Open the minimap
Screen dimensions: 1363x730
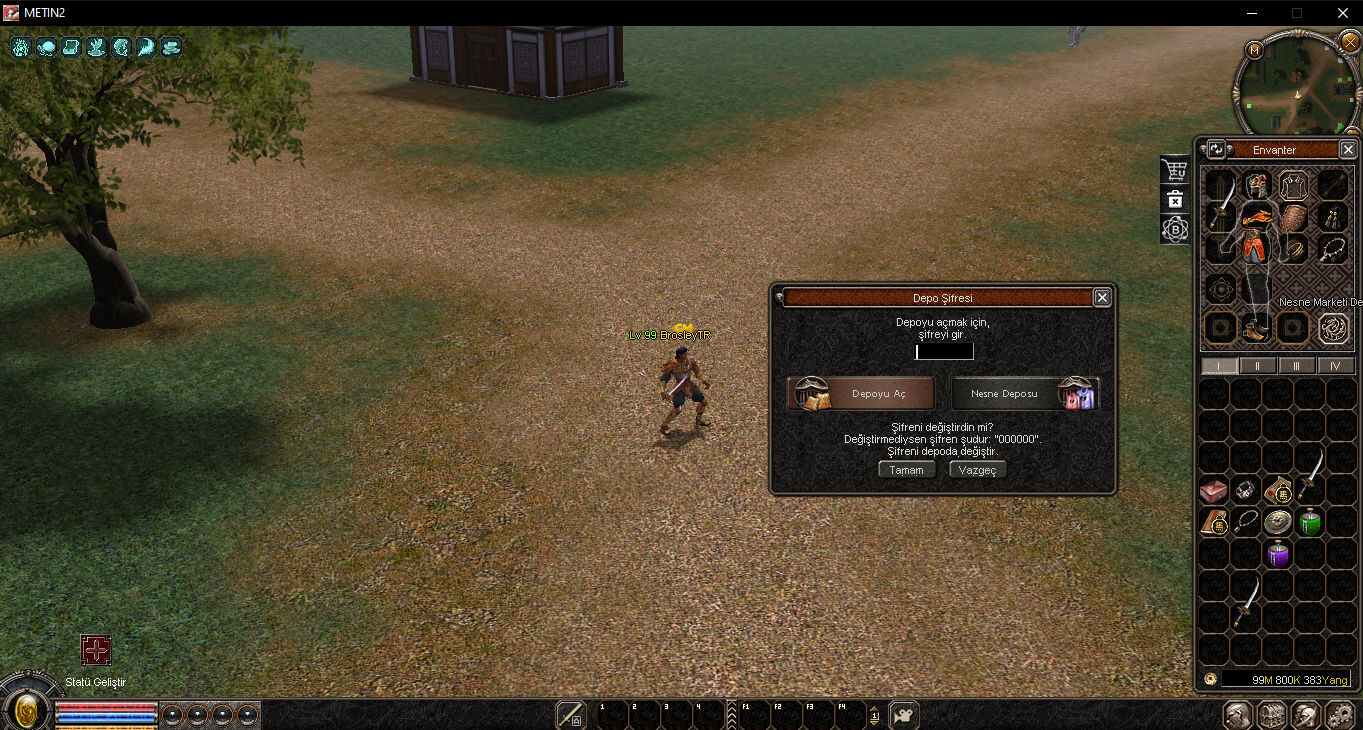point(1296,85)
